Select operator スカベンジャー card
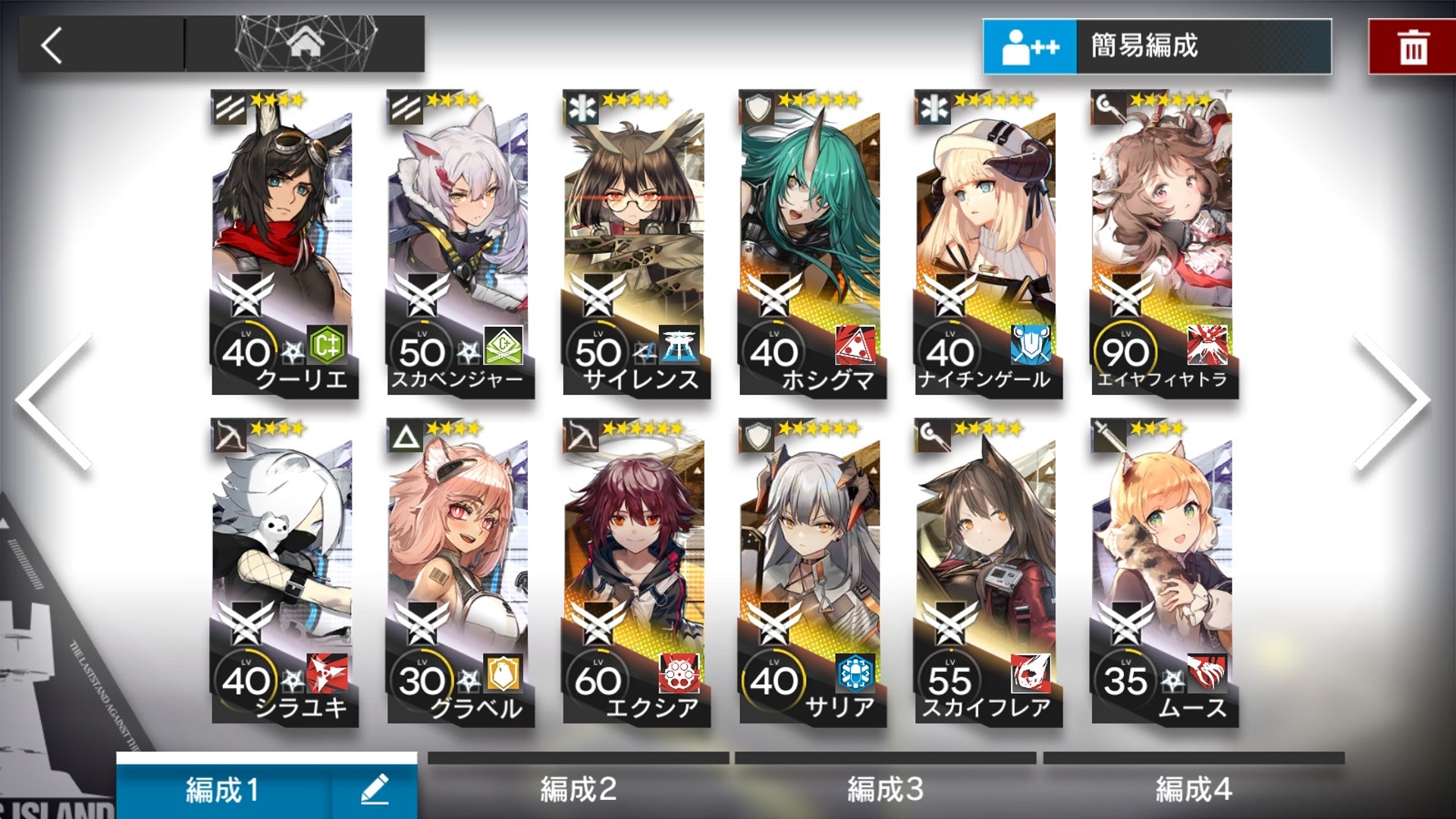The height and width of the screenshot is (819, 1456). pyautogui.click(x=459, y=243)
